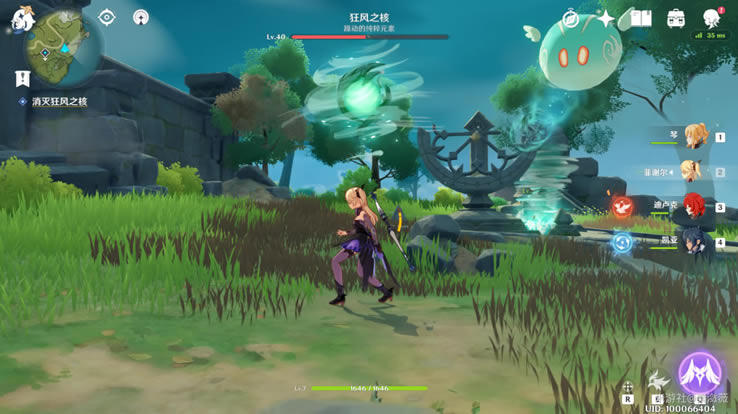
Task: Click the signal beacon icon beside the minimap
Action: point(141,17)
